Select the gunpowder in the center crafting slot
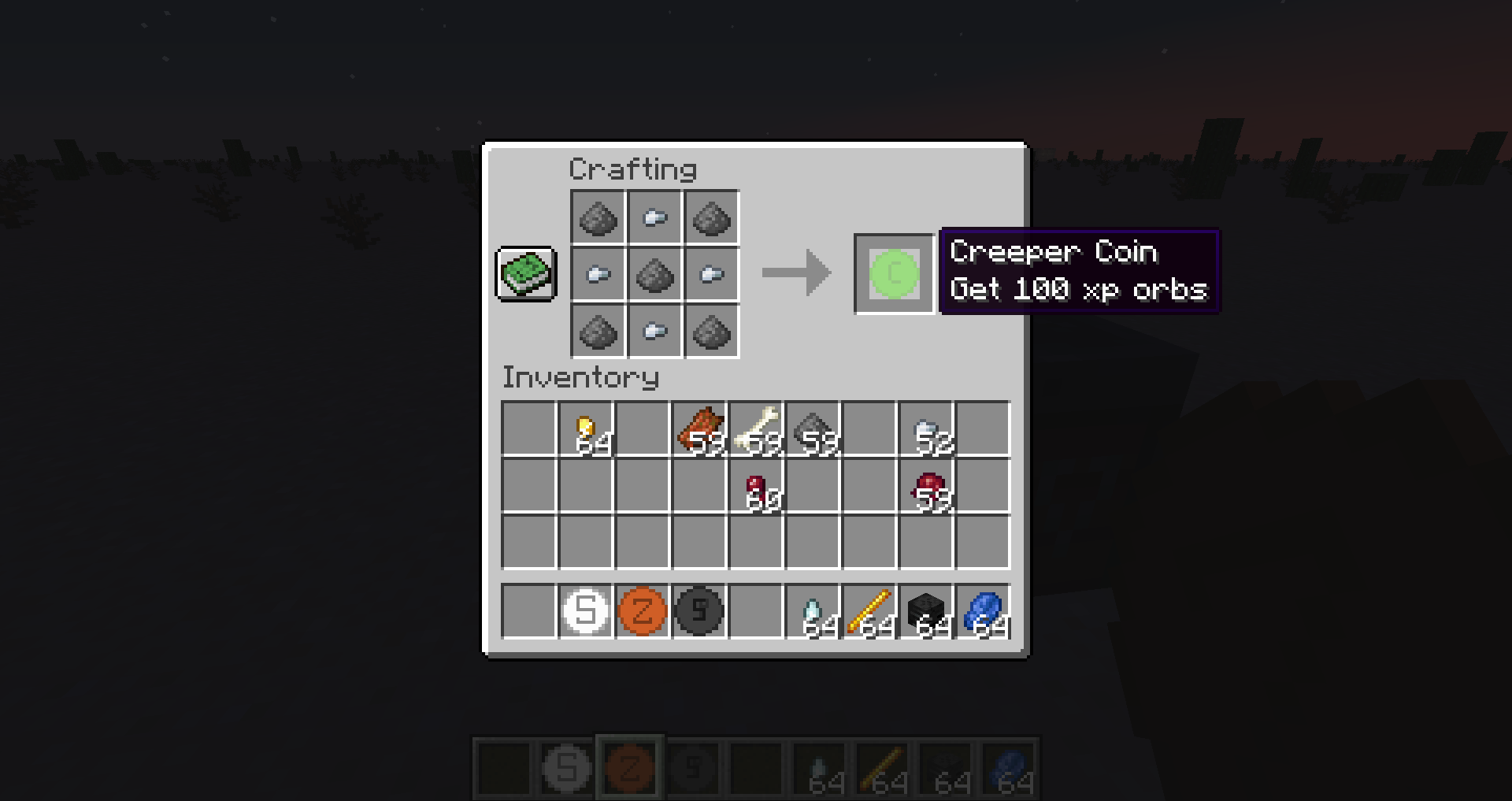 [x=654, y=275]
